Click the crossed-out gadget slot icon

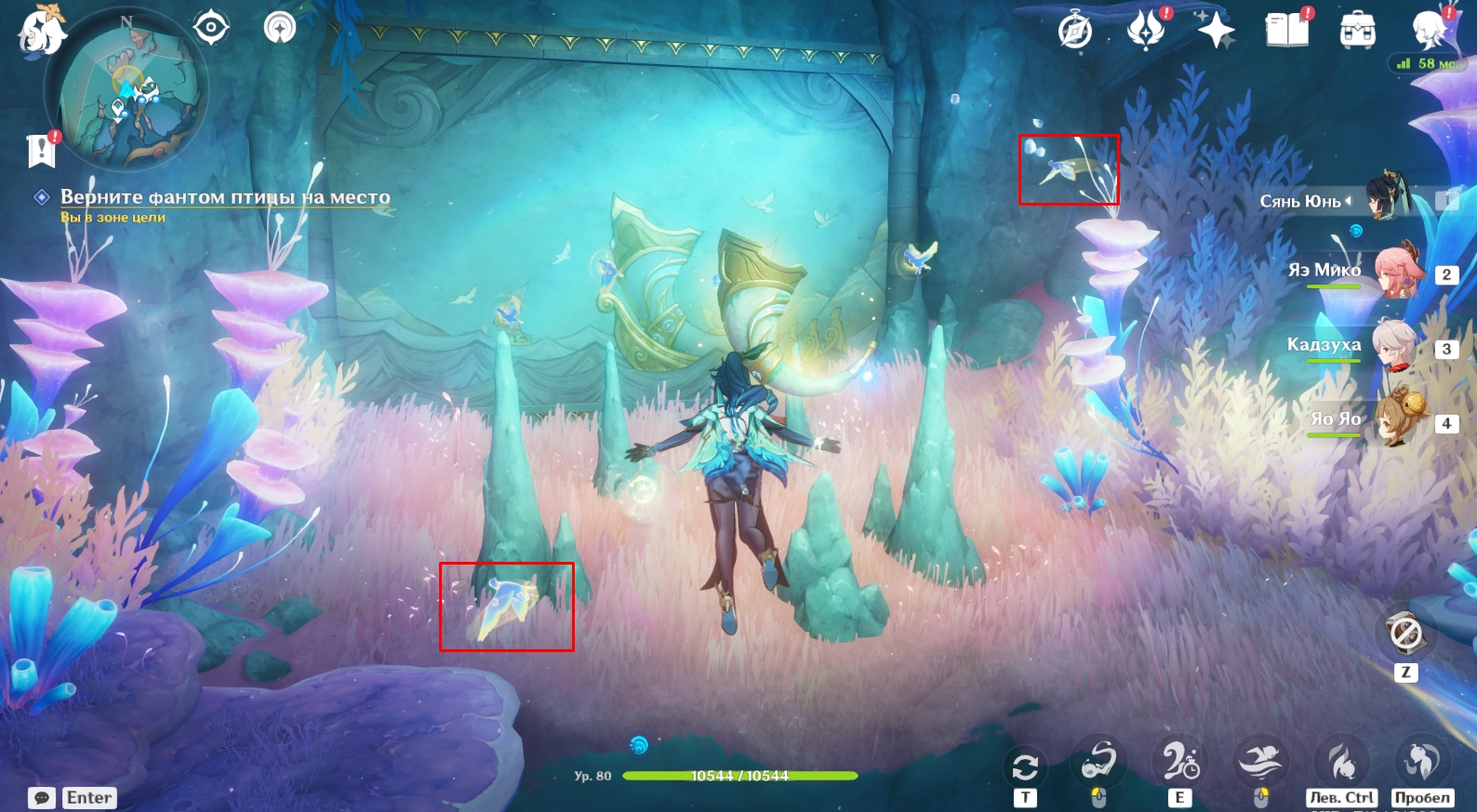(x=1404, y=634)
